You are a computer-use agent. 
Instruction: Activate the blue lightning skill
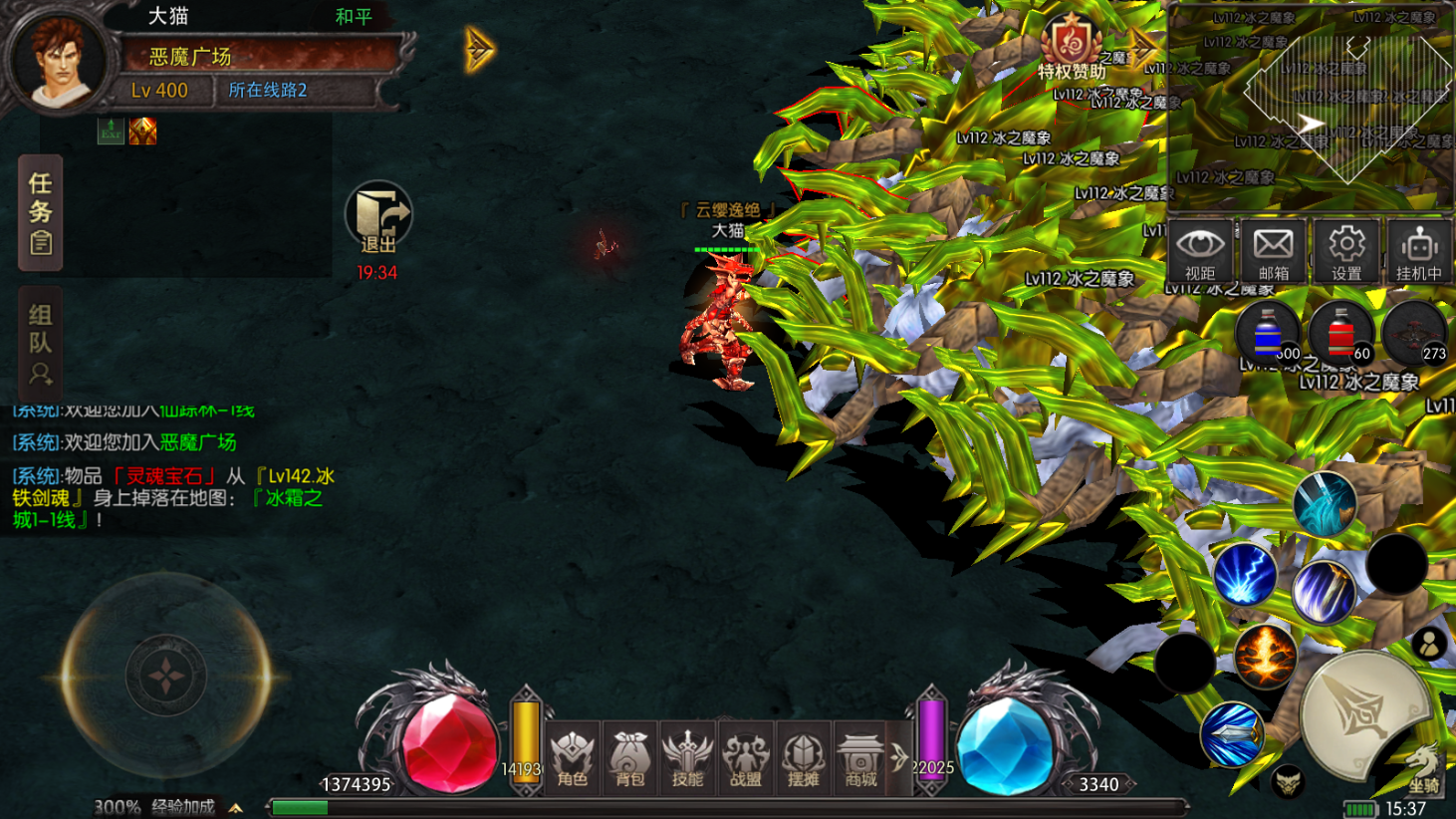1245,575
